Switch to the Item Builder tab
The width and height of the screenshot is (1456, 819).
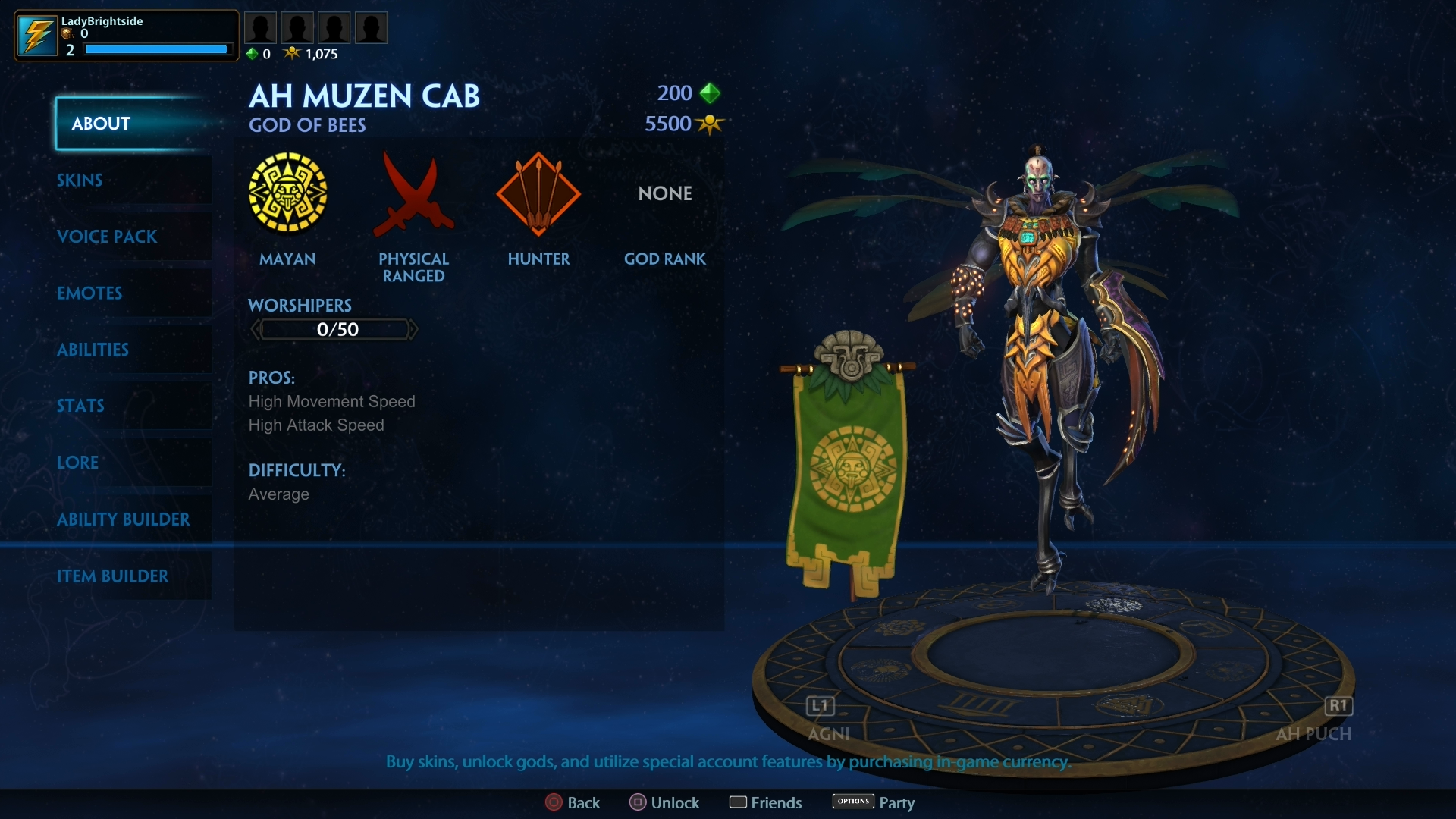tap(114, 576)
